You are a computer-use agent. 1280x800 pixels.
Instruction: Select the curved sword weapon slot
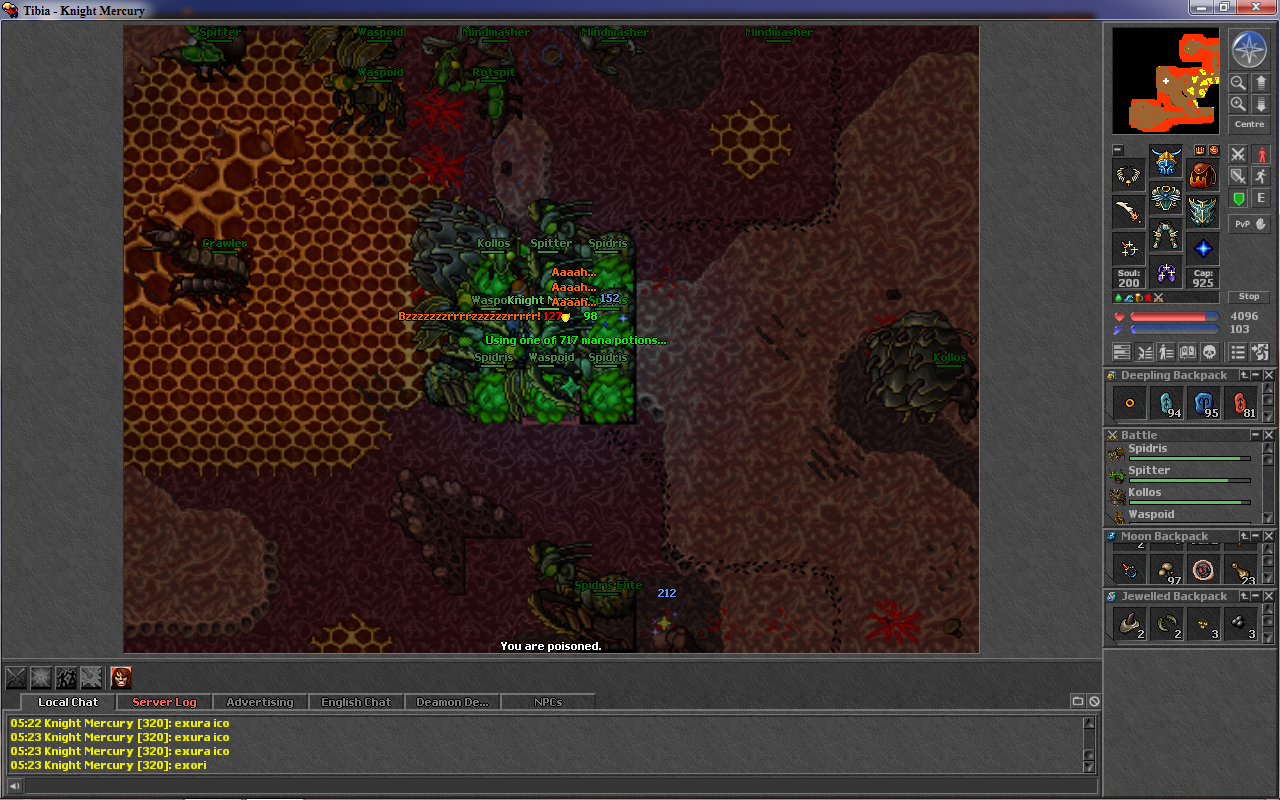[1129, 212]
